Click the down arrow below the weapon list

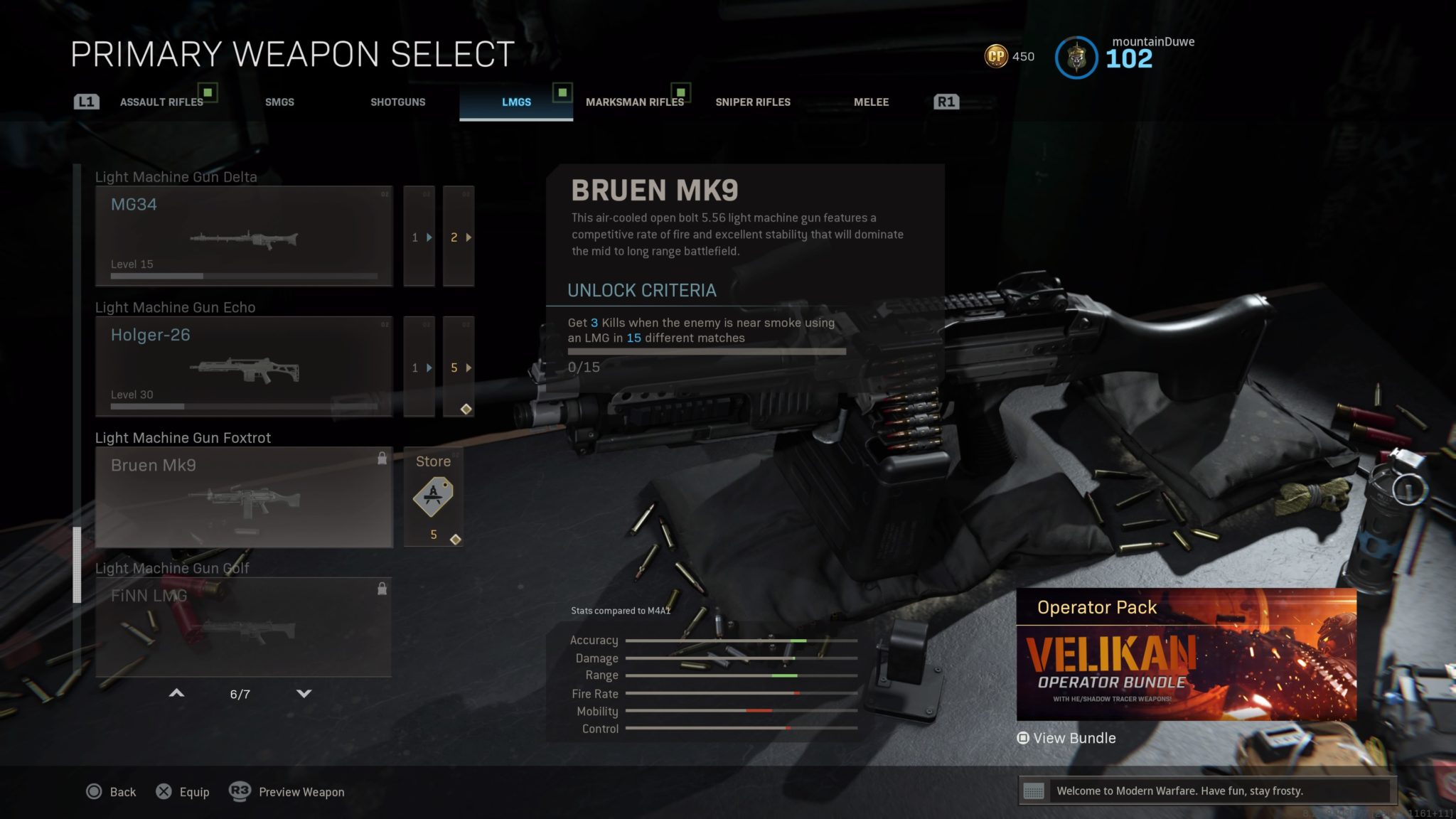point(303,693)
